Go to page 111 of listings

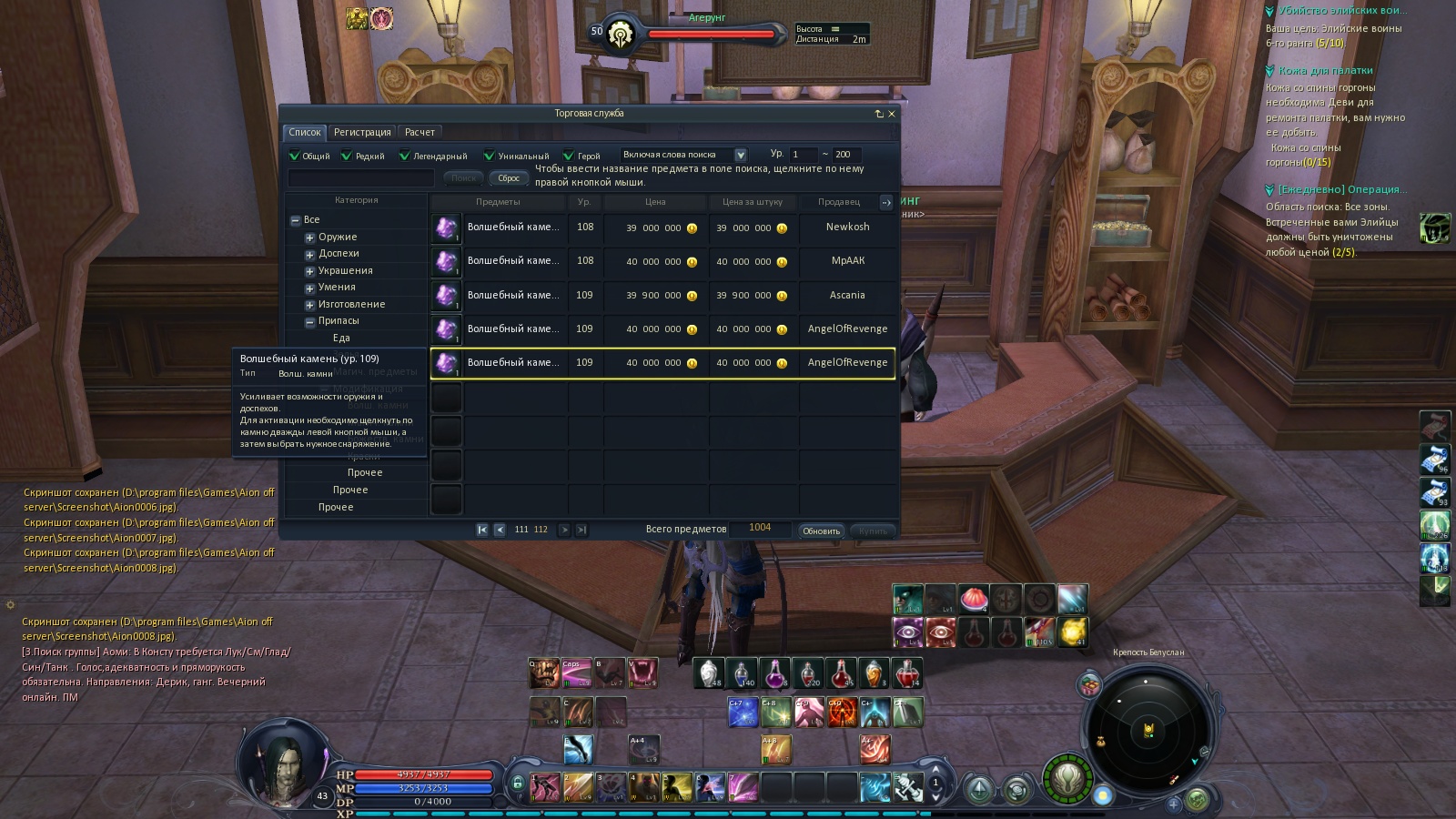(521, 530)
